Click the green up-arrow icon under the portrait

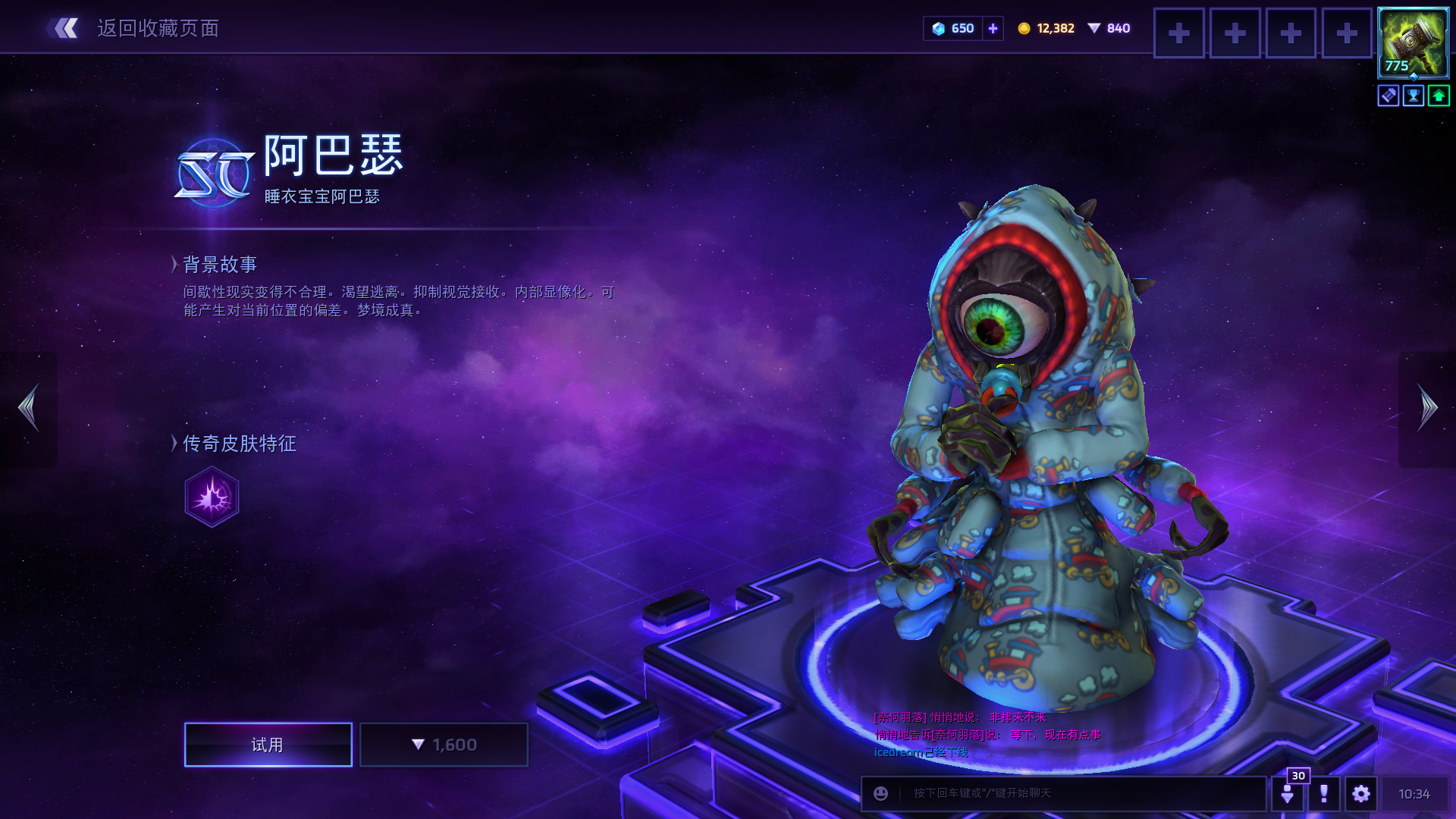pyautogui.click(x=1439, y=96)
